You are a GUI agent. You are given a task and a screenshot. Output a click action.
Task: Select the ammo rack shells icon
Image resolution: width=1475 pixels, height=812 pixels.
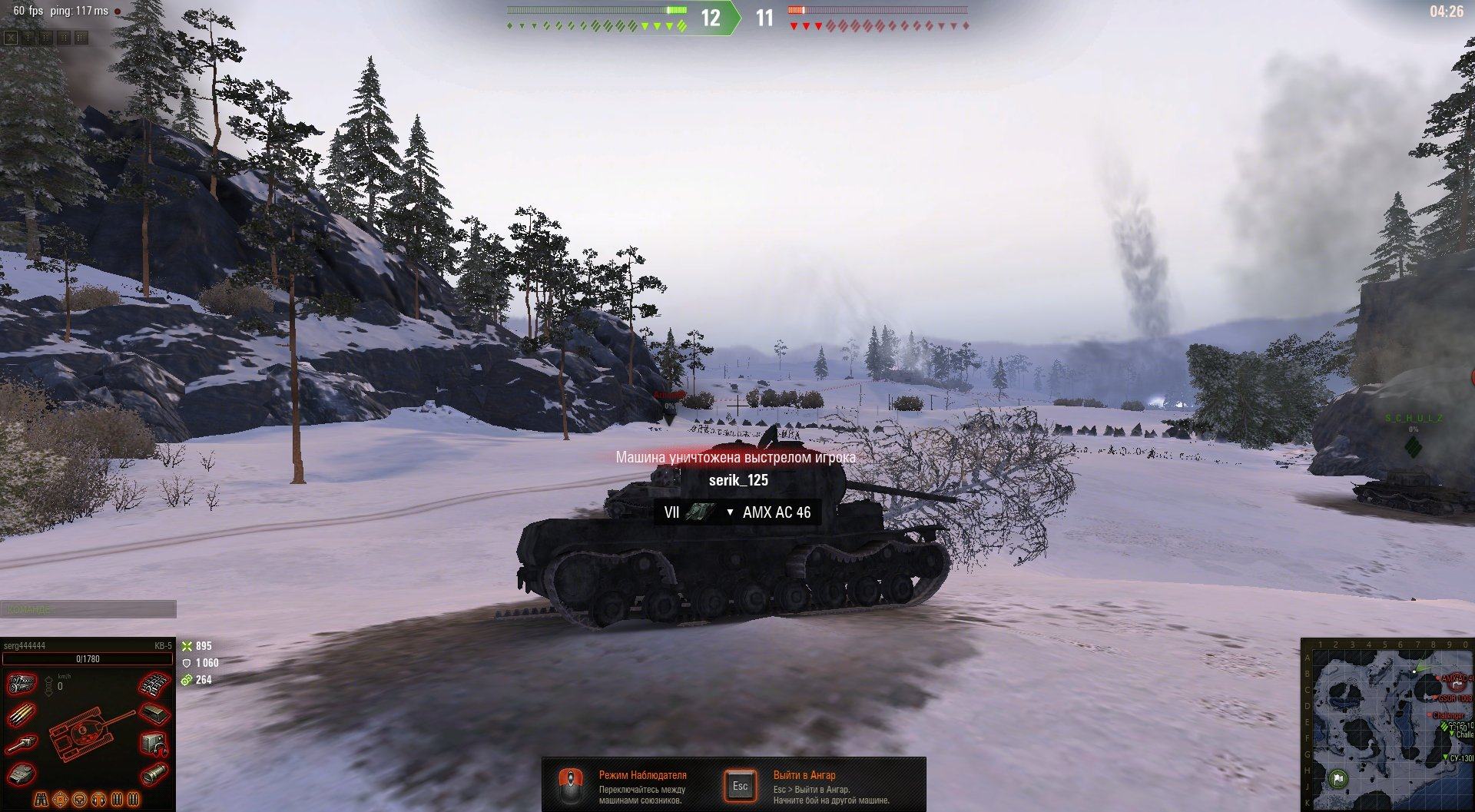22,714
